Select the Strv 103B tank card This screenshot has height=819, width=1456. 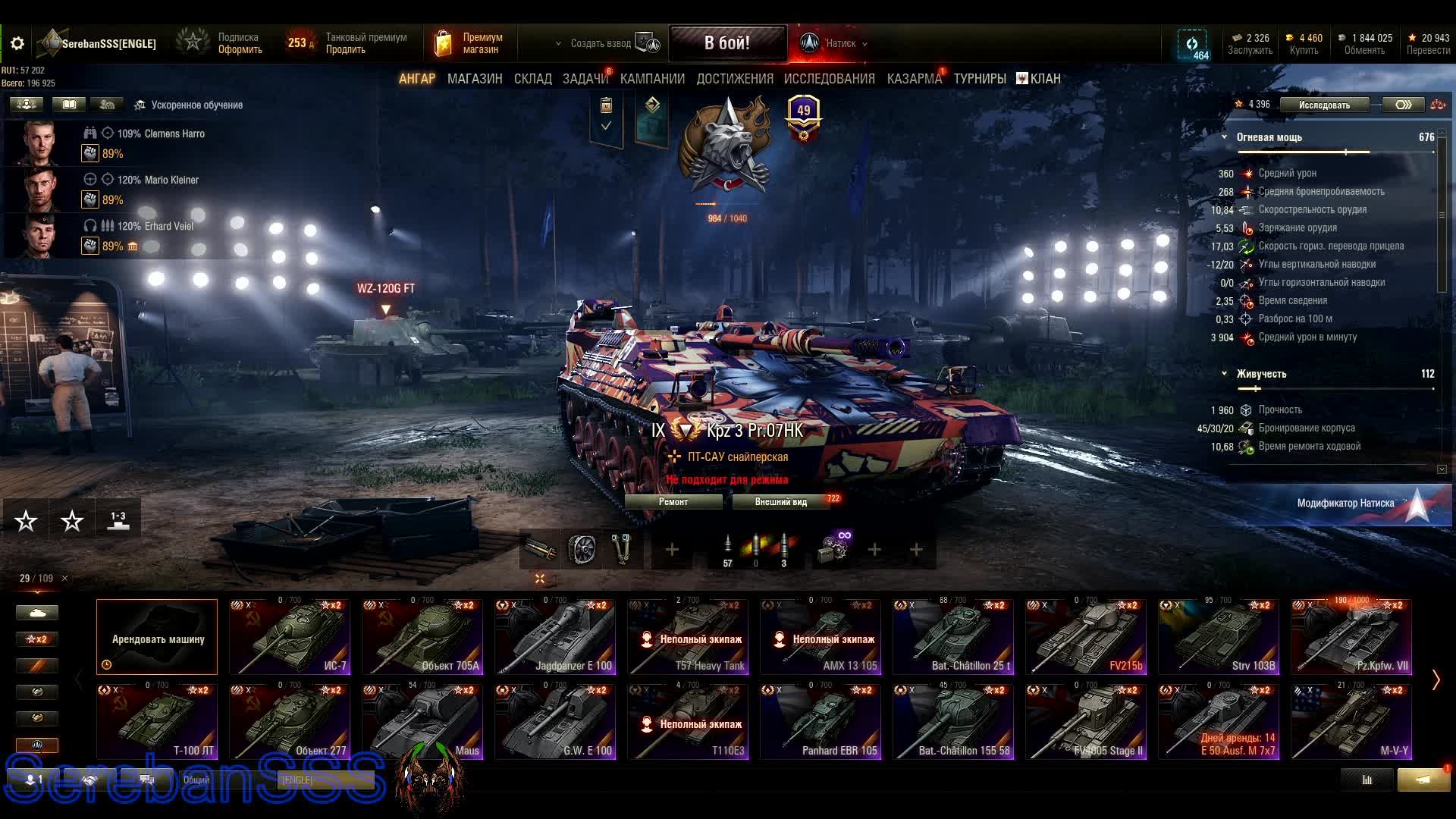click(1219, 637)
